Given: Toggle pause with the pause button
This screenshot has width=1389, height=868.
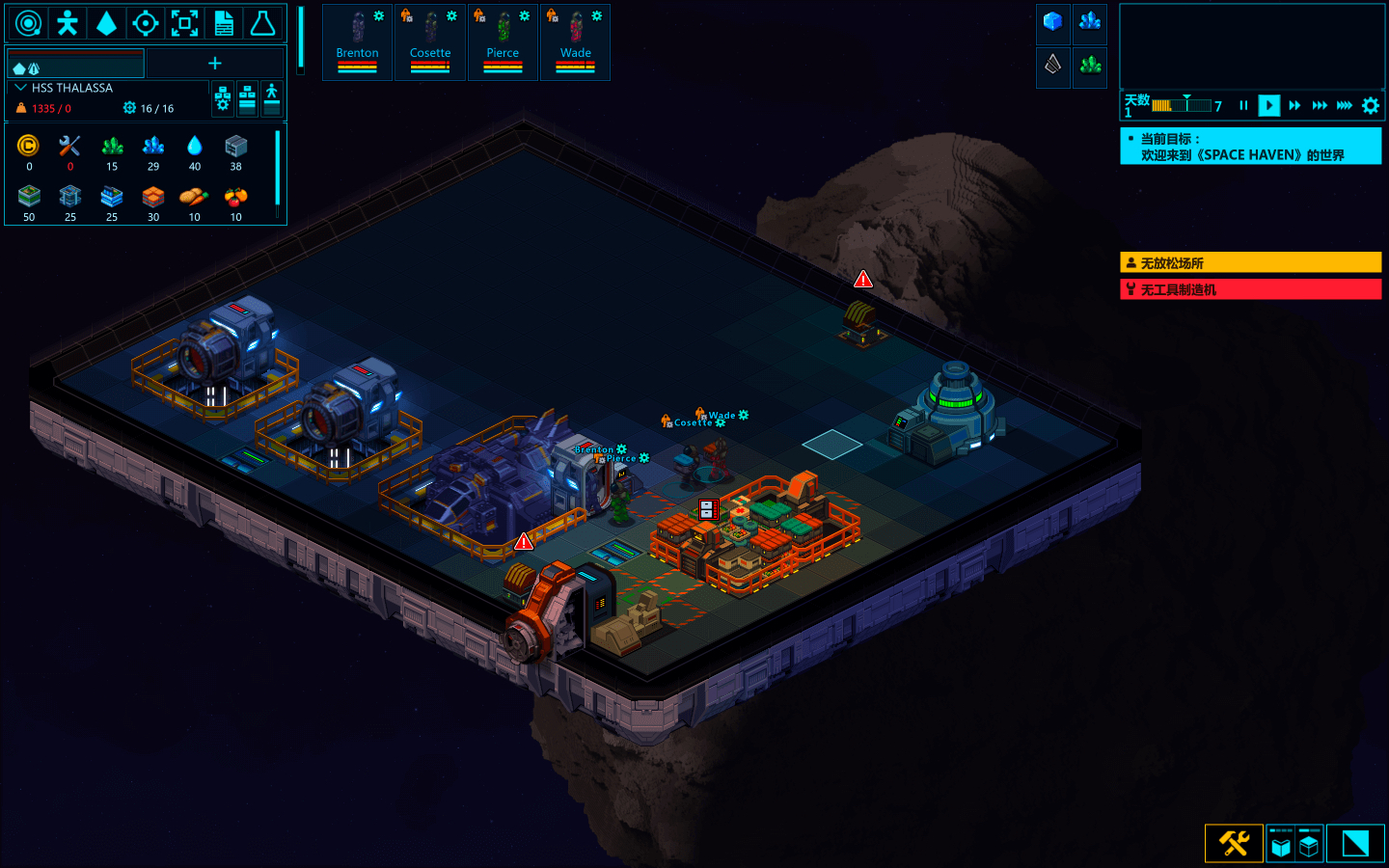Looking at the screenshot, I should point(1244,106).
